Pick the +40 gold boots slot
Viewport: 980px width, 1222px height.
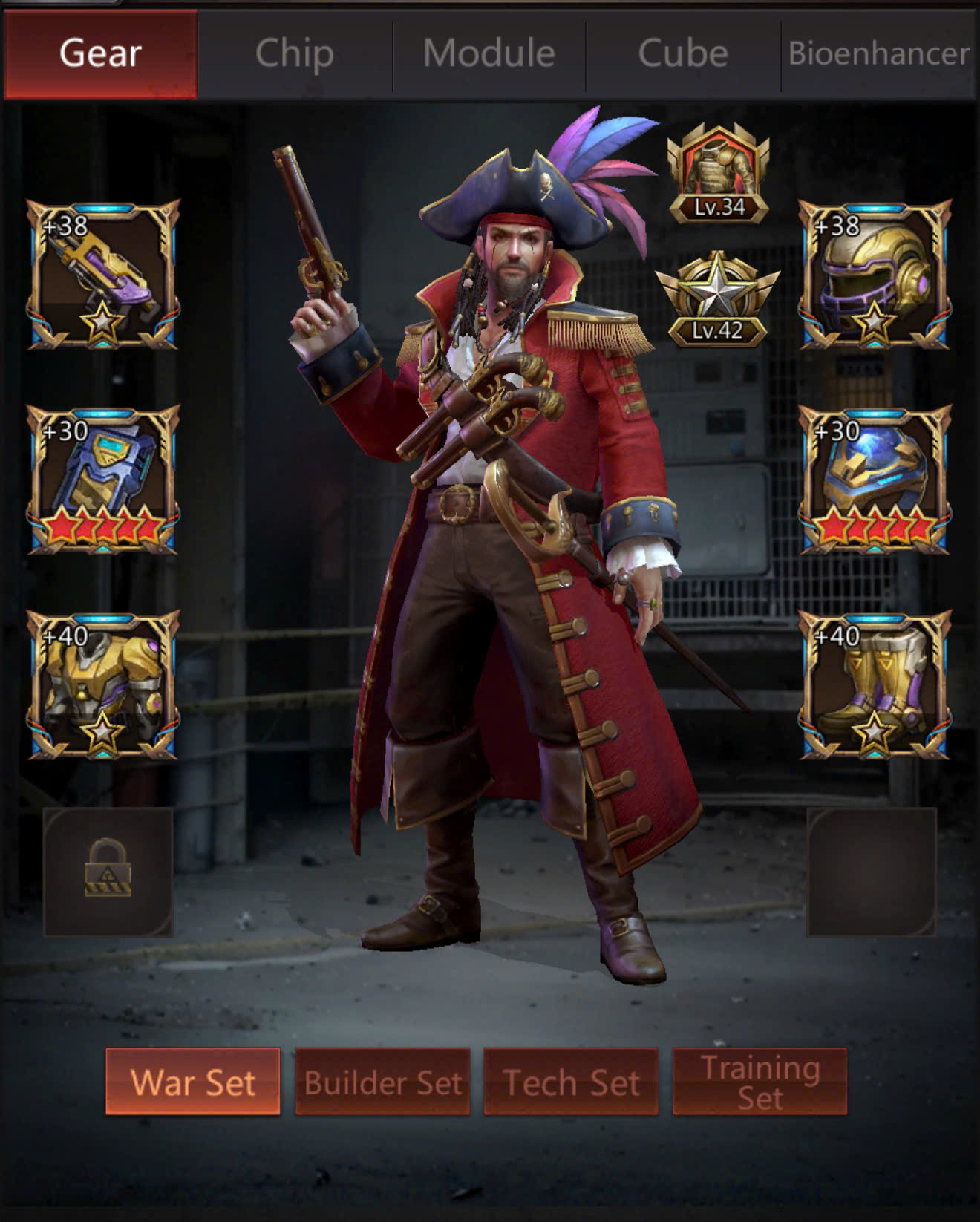pos(875,684)
